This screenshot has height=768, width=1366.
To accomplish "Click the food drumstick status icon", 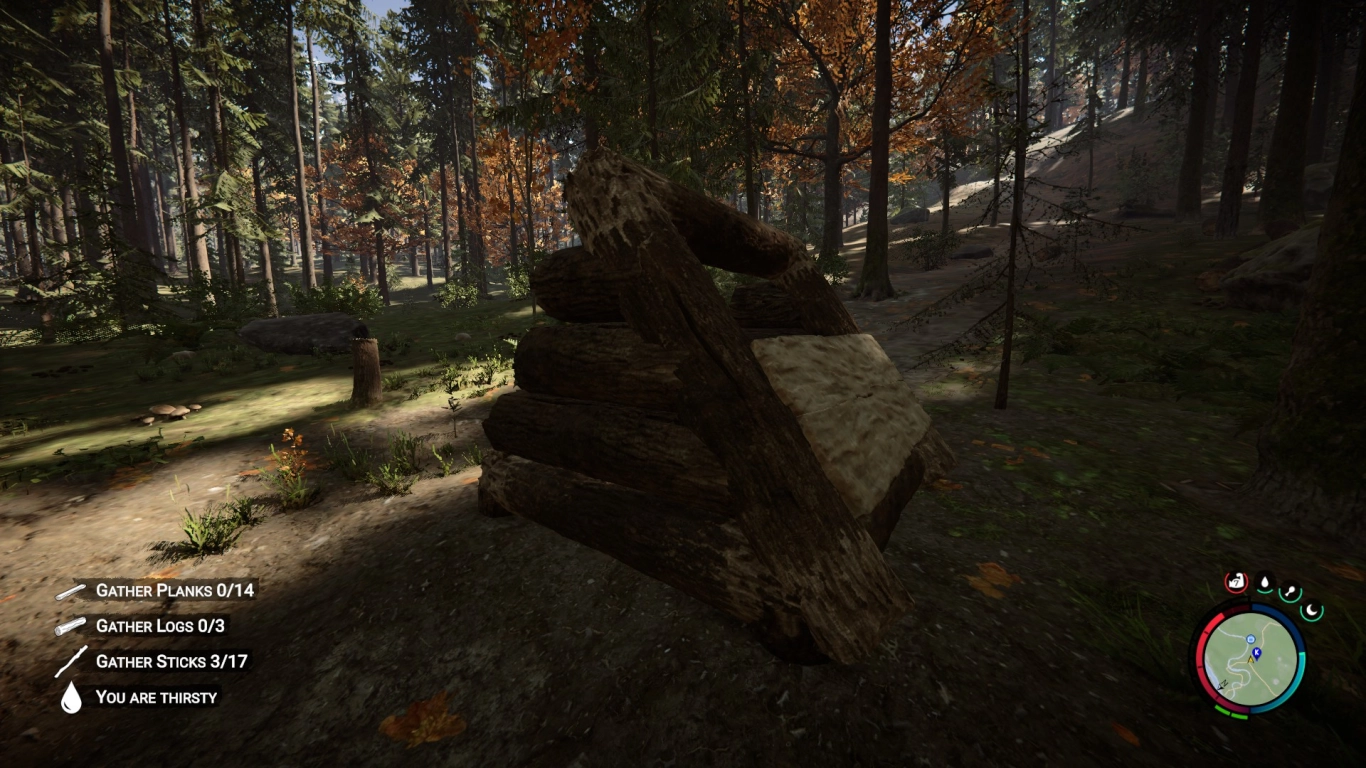I will click(1289, 592).
